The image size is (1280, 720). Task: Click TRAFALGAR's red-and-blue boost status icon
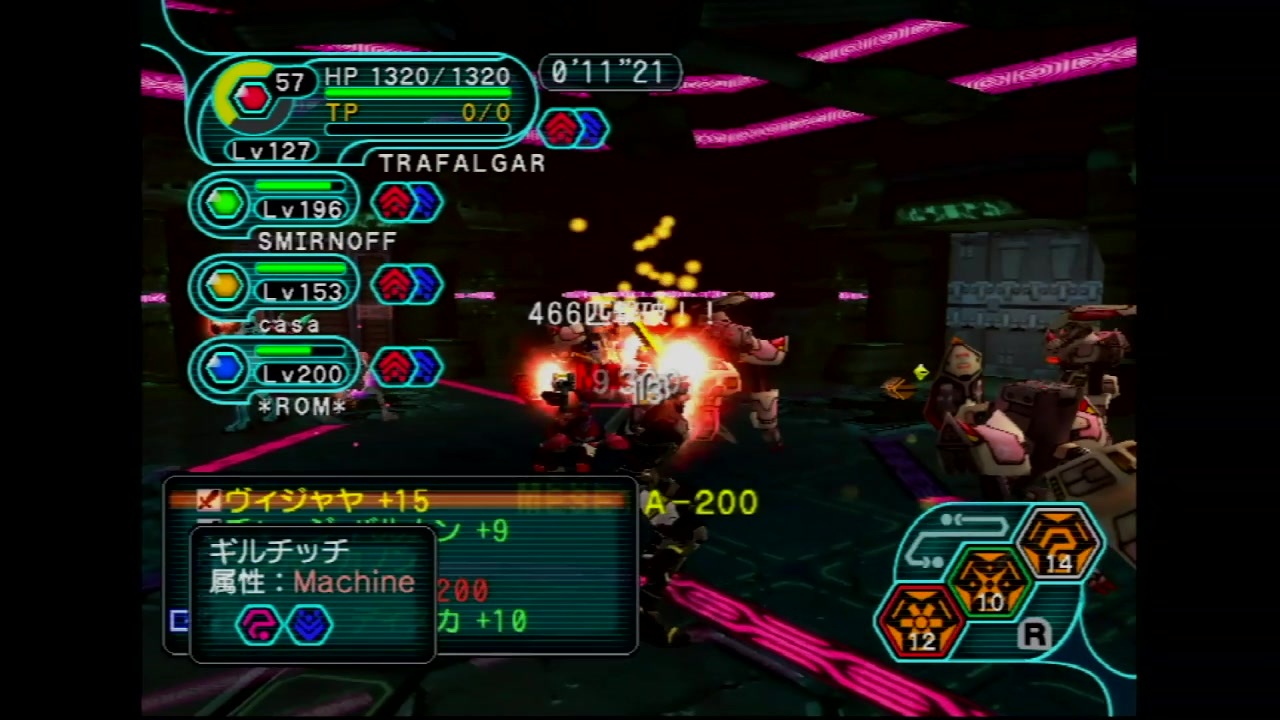[574, 127]
